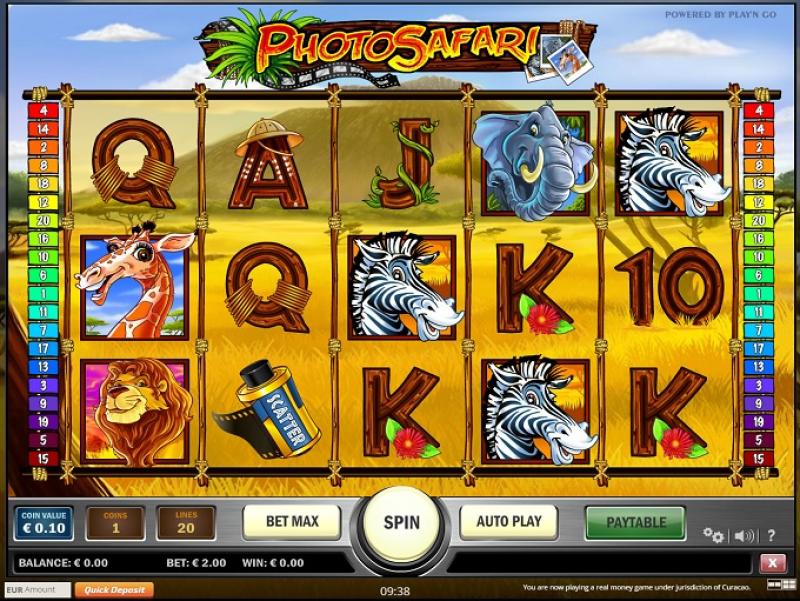Change the number of lines
Viewport: 800px width, 601px height.
pyautogui.click(x=186, y=523)
